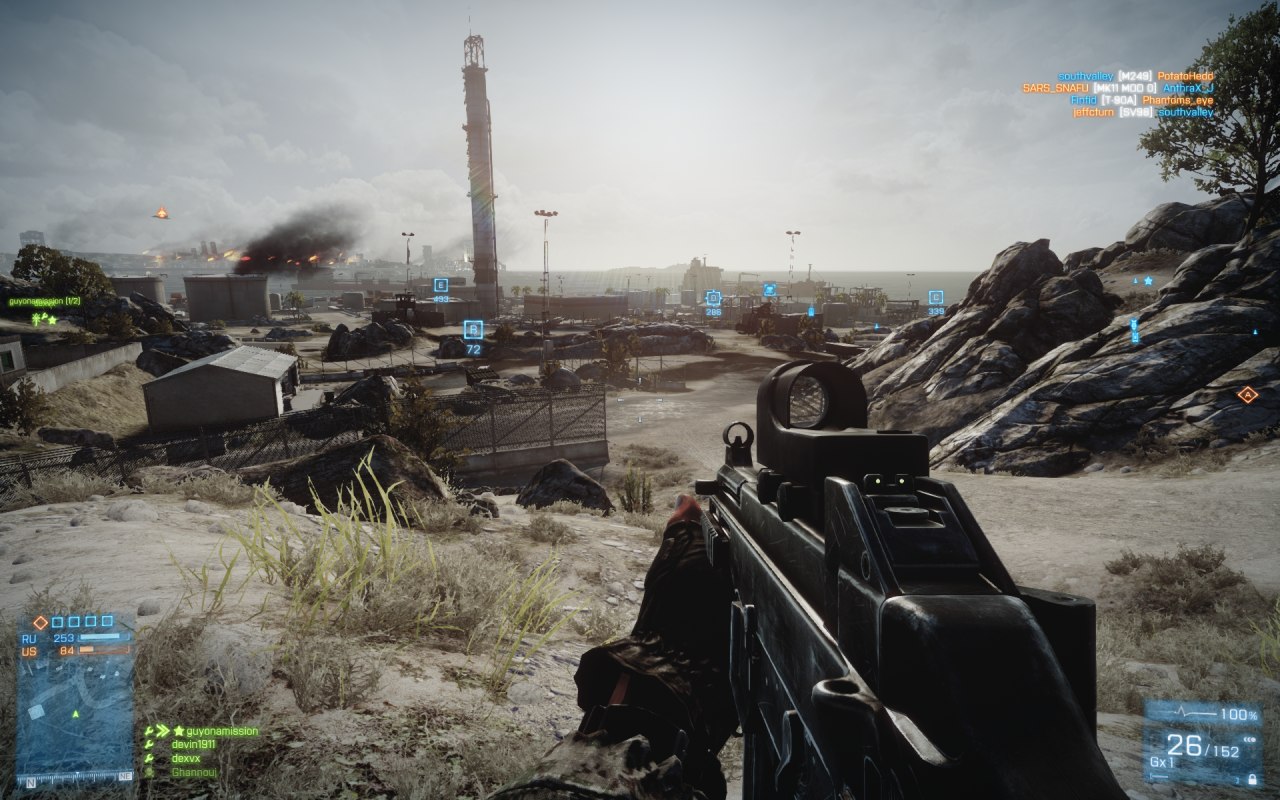1280x800 pixels.
Task: Click the orange diamond enemy objective indicator
Action: tap(1247, 394)
